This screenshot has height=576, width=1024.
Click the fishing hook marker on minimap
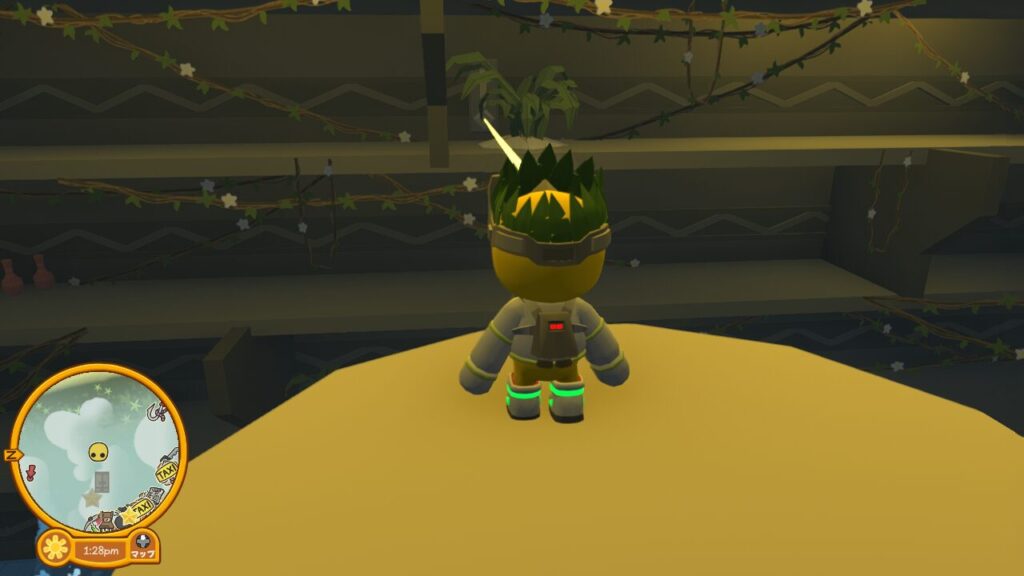155,410
